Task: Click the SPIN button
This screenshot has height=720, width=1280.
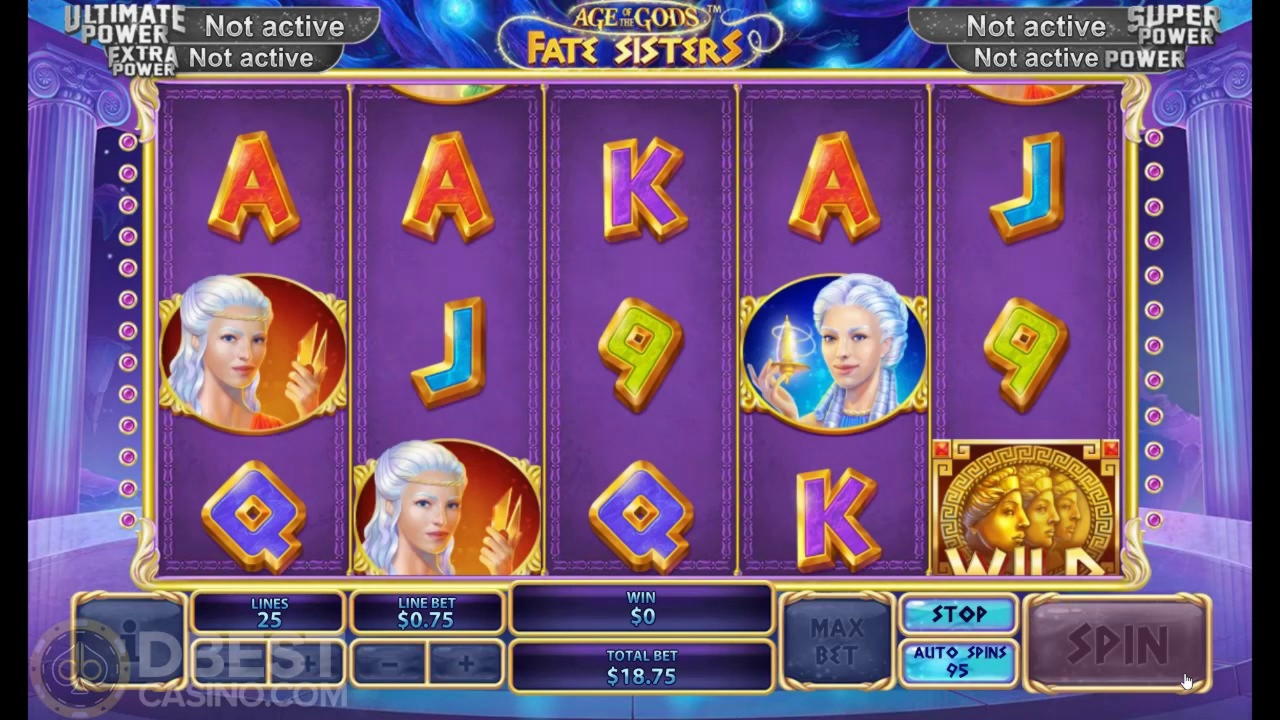Action: (1117, 643)
